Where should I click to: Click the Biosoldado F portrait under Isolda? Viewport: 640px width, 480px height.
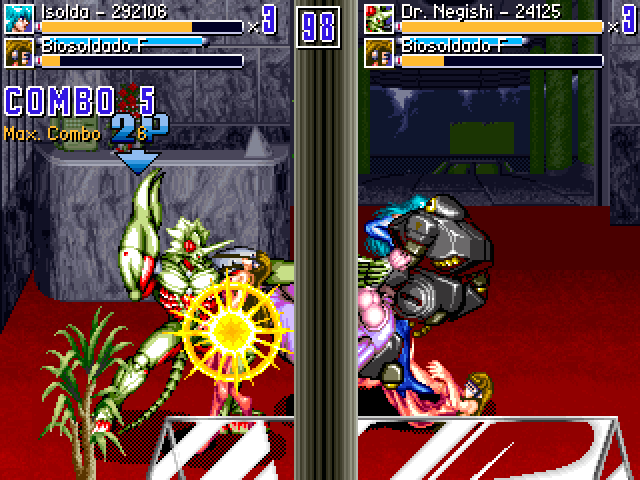[x=19, y=53]
